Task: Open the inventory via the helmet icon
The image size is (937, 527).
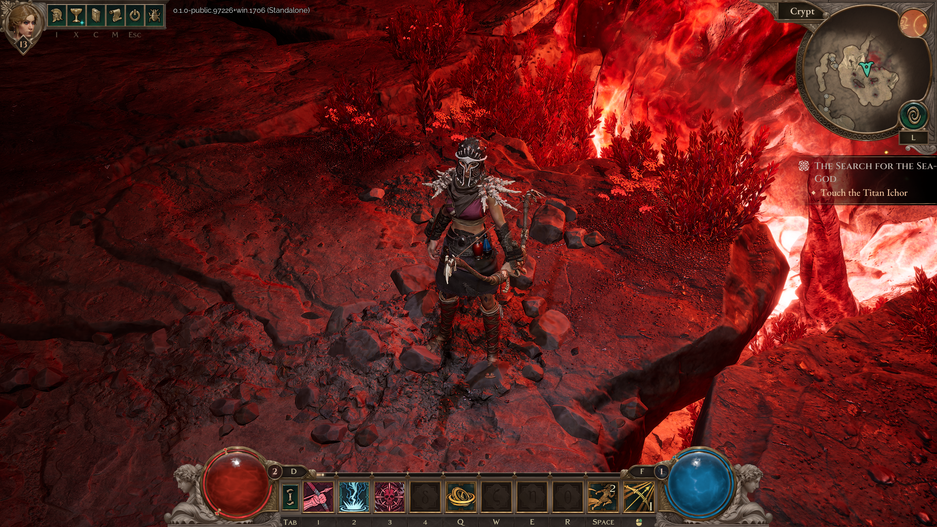Action: [x=57, y=16]
